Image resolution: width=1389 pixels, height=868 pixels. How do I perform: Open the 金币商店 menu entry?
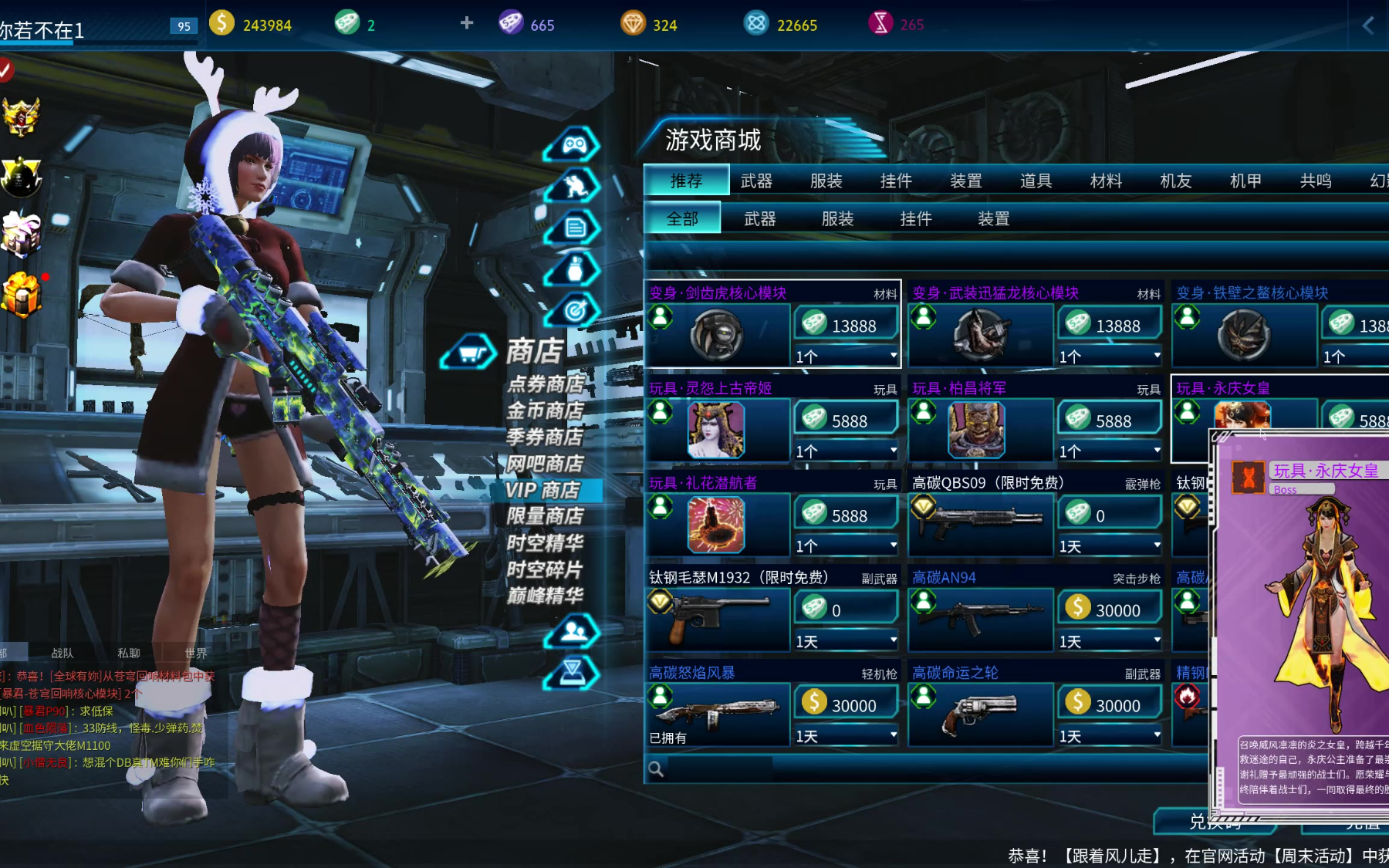[x=545, y=410]
